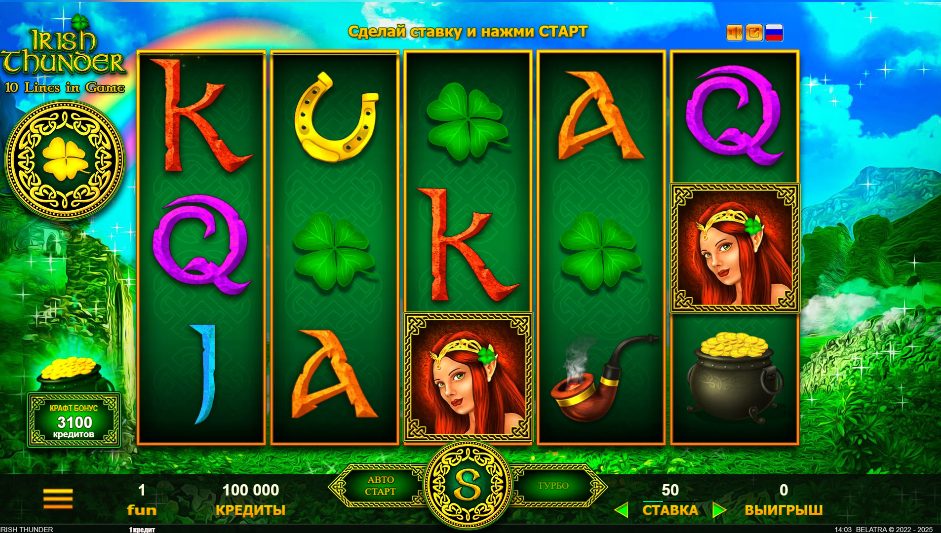941x533 pixels.
Task: Decrease the bet with the left arrow
Action: click(x=621, y=510)
